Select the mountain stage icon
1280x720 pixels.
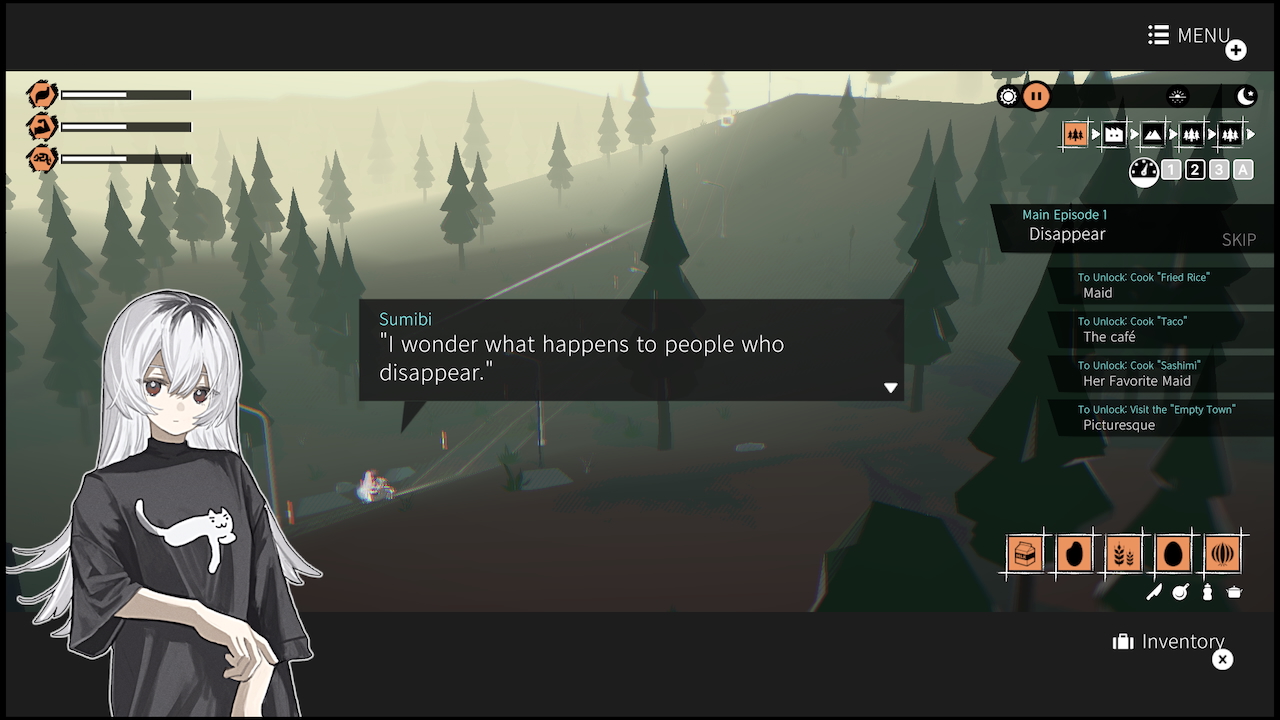[1153, 133]
